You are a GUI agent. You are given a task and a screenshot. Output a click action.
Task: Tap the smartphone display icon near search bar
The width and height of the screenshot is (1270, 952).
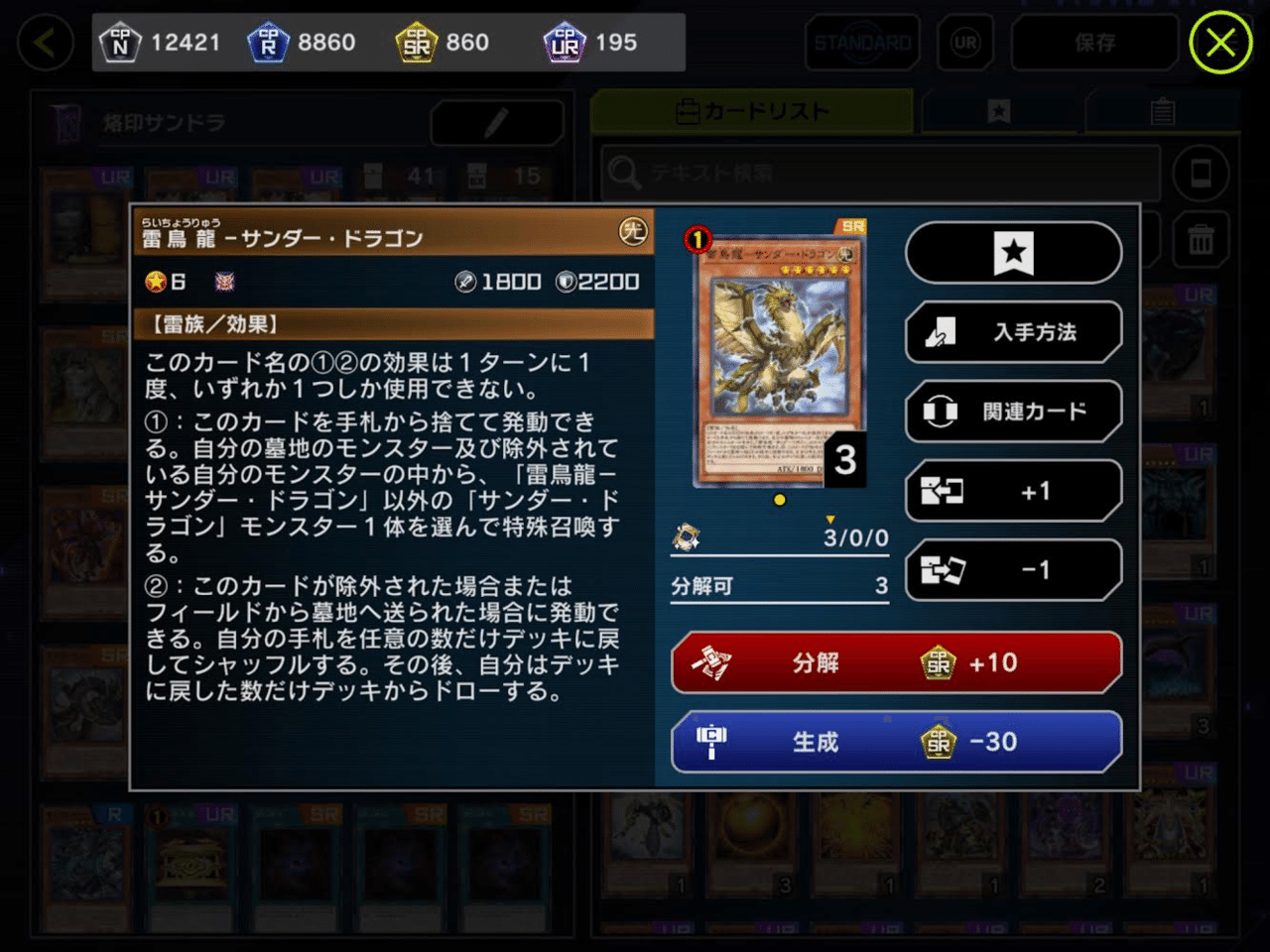[x=1201, y=174]
